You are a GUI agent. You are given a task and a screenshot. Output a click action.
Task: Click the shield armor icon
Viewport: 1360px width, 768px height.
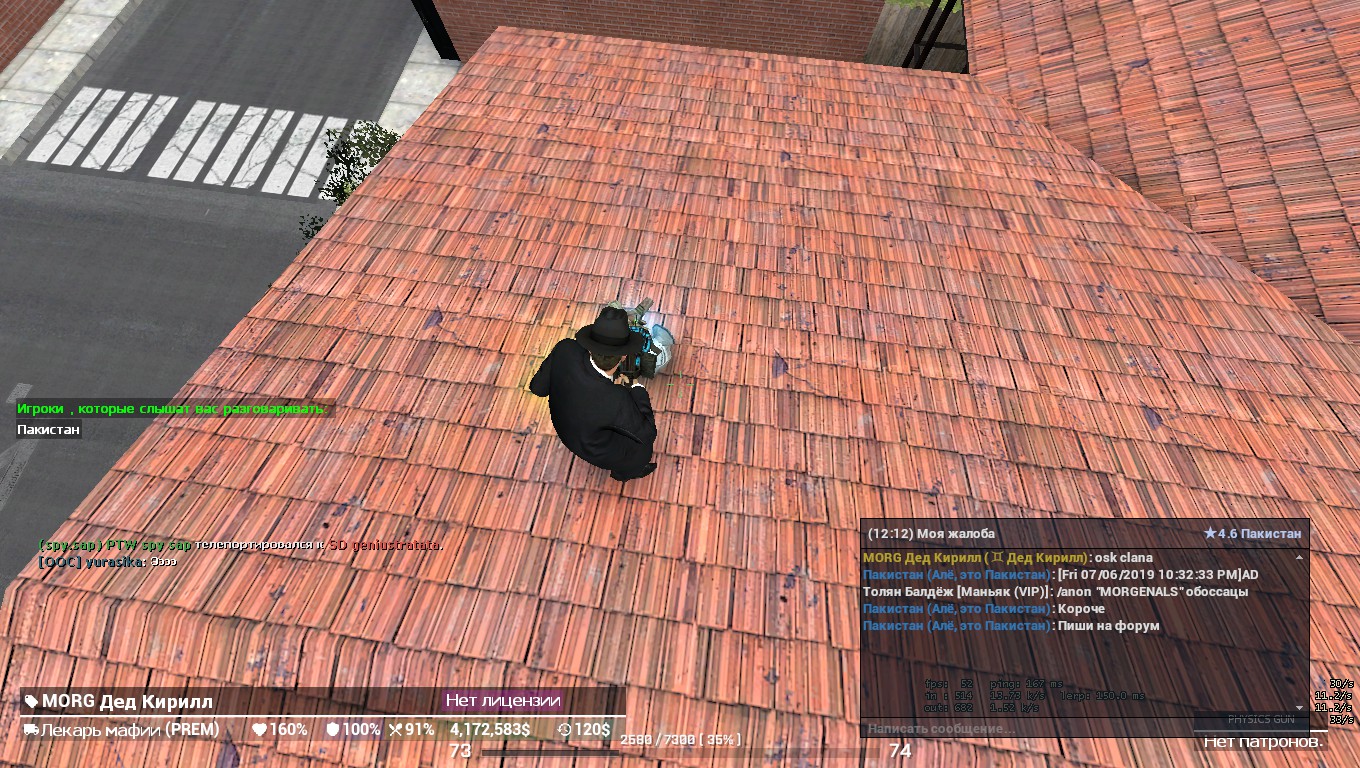(331, 730)
